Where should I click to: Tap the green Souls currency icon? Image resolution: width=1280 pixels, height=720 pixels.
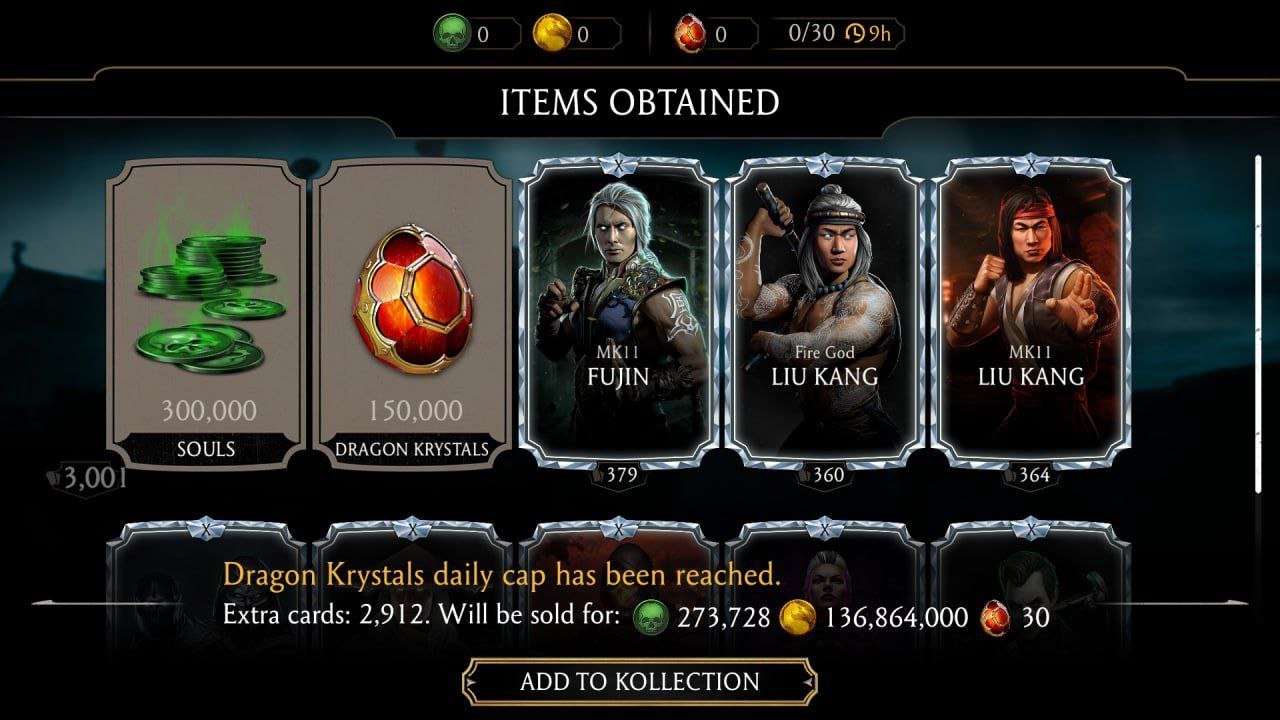[452, 34]
